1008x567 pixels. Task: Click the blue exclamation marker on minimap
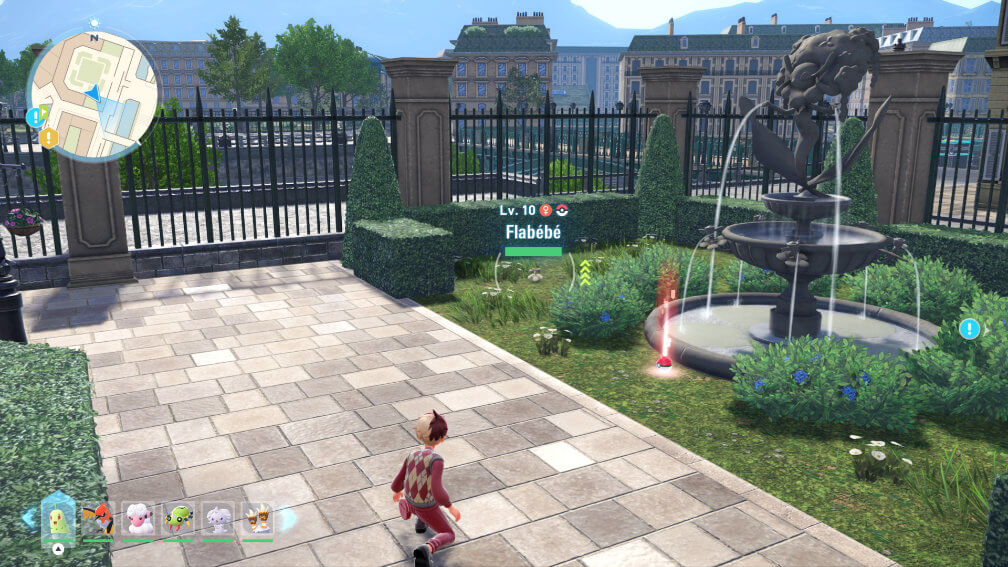[35, 117]
